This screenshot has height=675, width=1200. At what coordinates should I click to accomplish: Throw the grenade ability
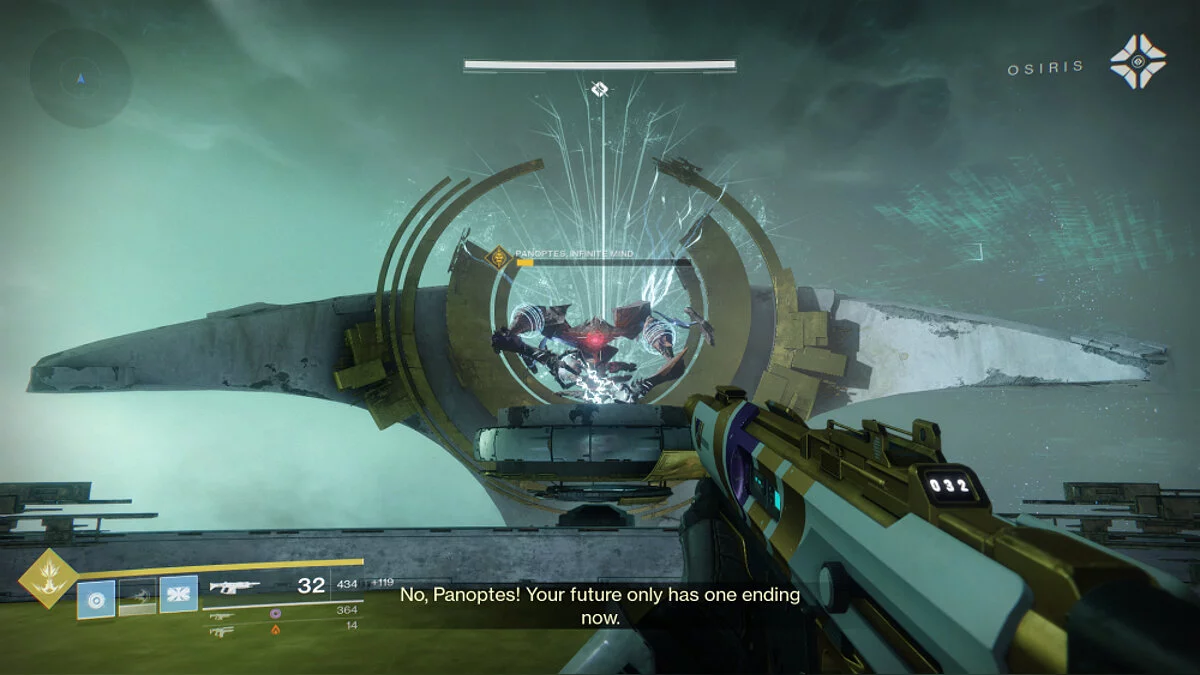pos(96,599)
